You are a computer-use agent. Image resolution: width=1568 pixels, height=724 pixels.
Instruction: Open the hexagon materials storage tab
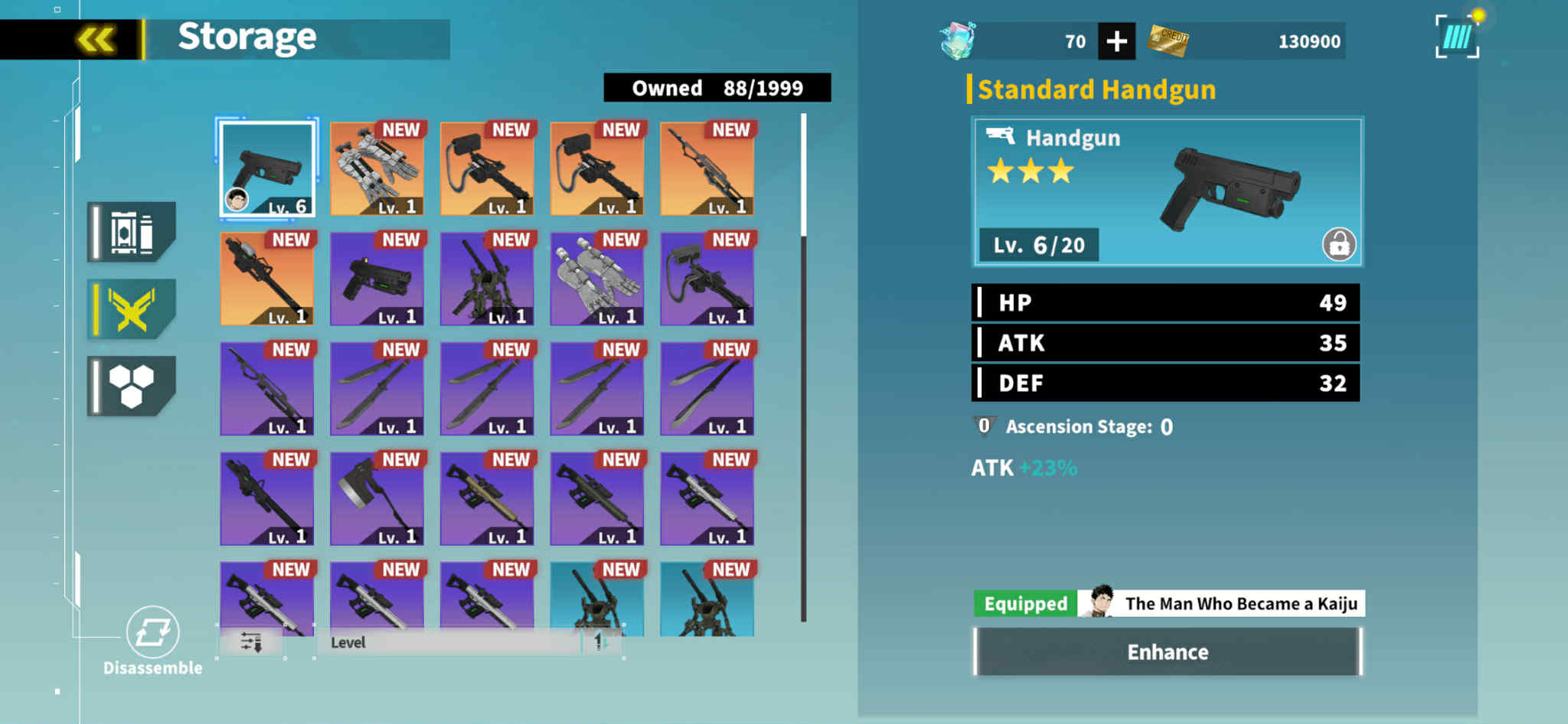pyautogui.click(x=132, y=386)
